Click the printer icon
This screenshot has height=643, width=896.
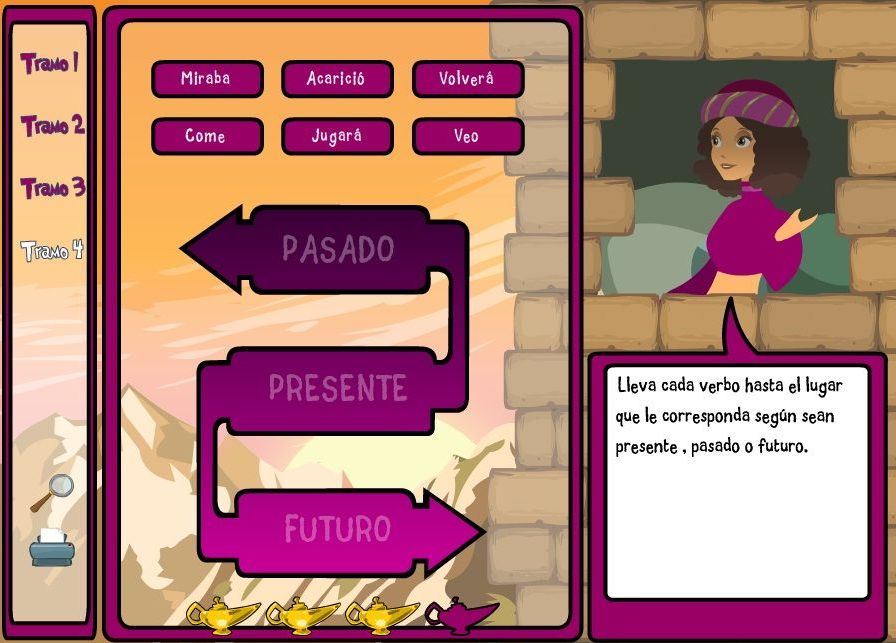point(52,547)
